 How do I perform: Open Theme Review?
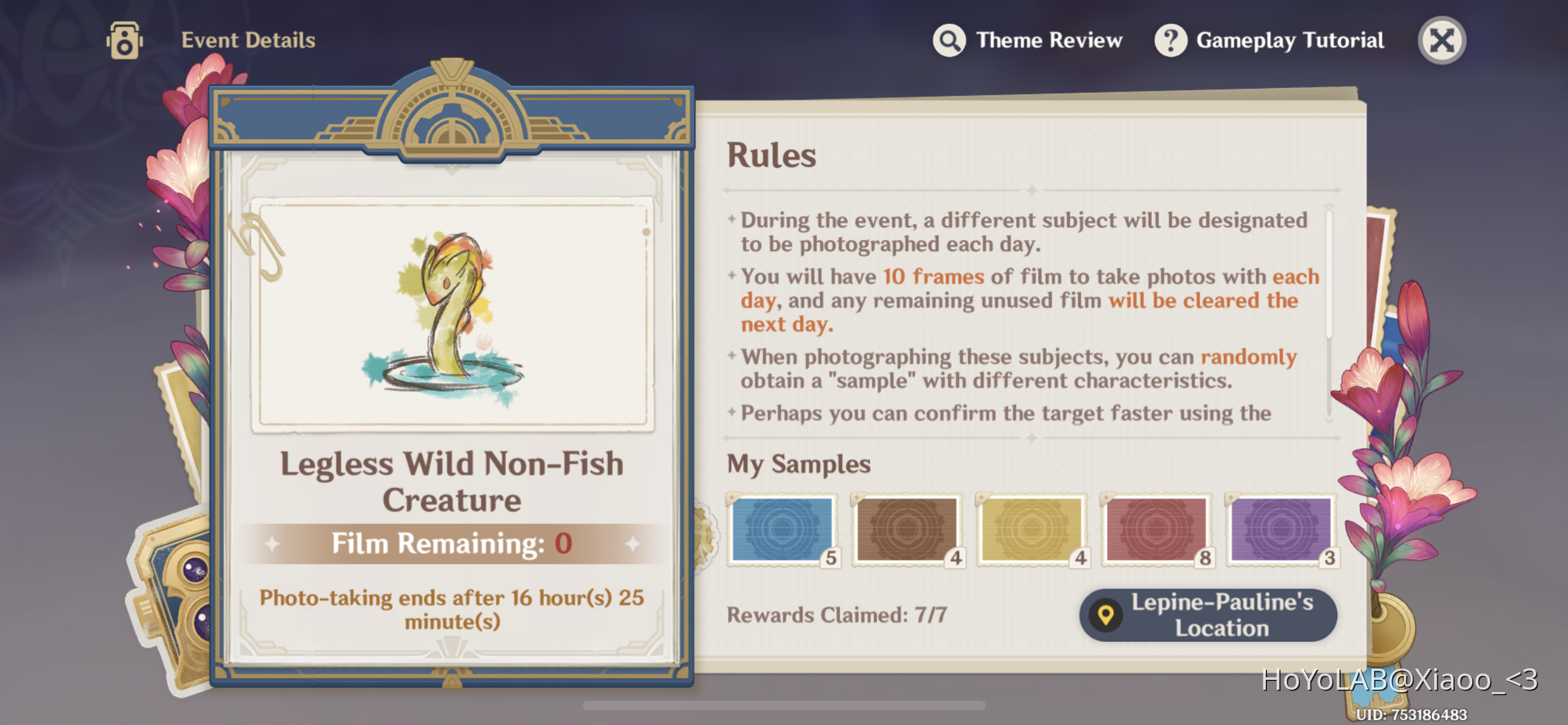click(1048, 40)
